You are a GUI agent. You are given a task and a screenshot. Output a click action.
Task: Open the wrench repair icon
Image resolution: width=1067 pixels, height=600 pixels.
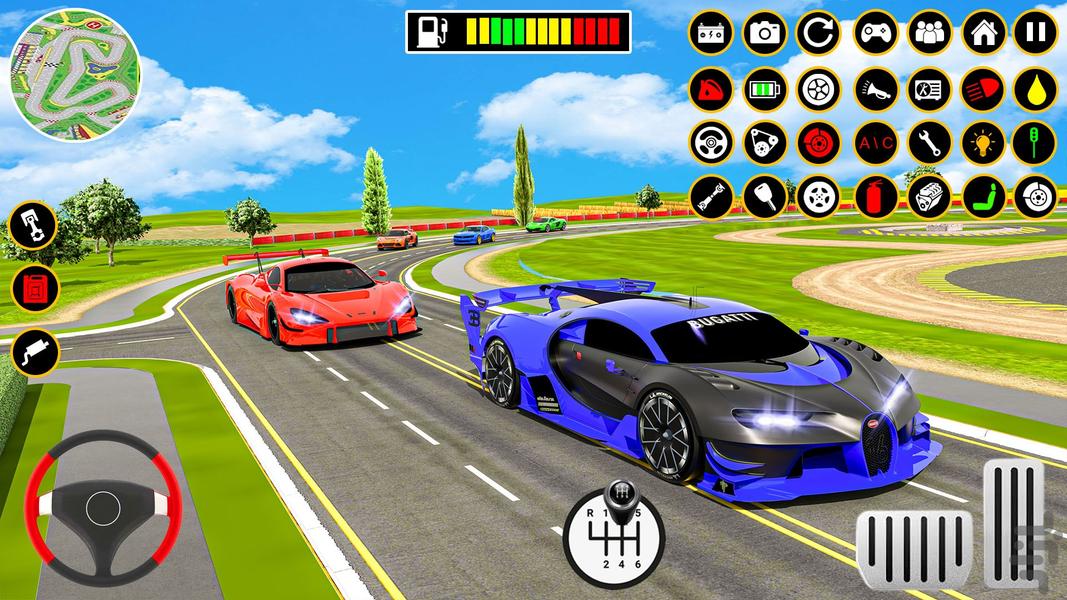929,142
